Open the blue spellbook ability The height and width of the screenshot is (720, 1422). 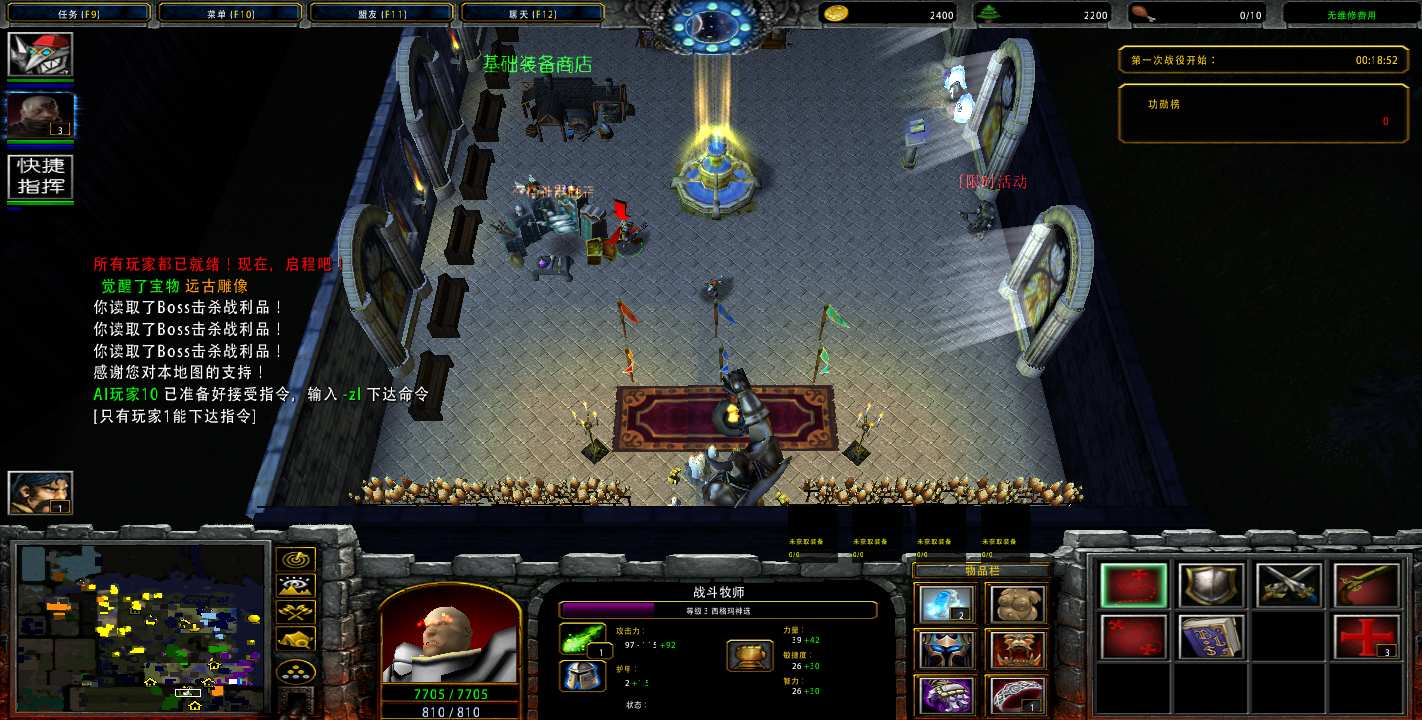(1211, 637)
